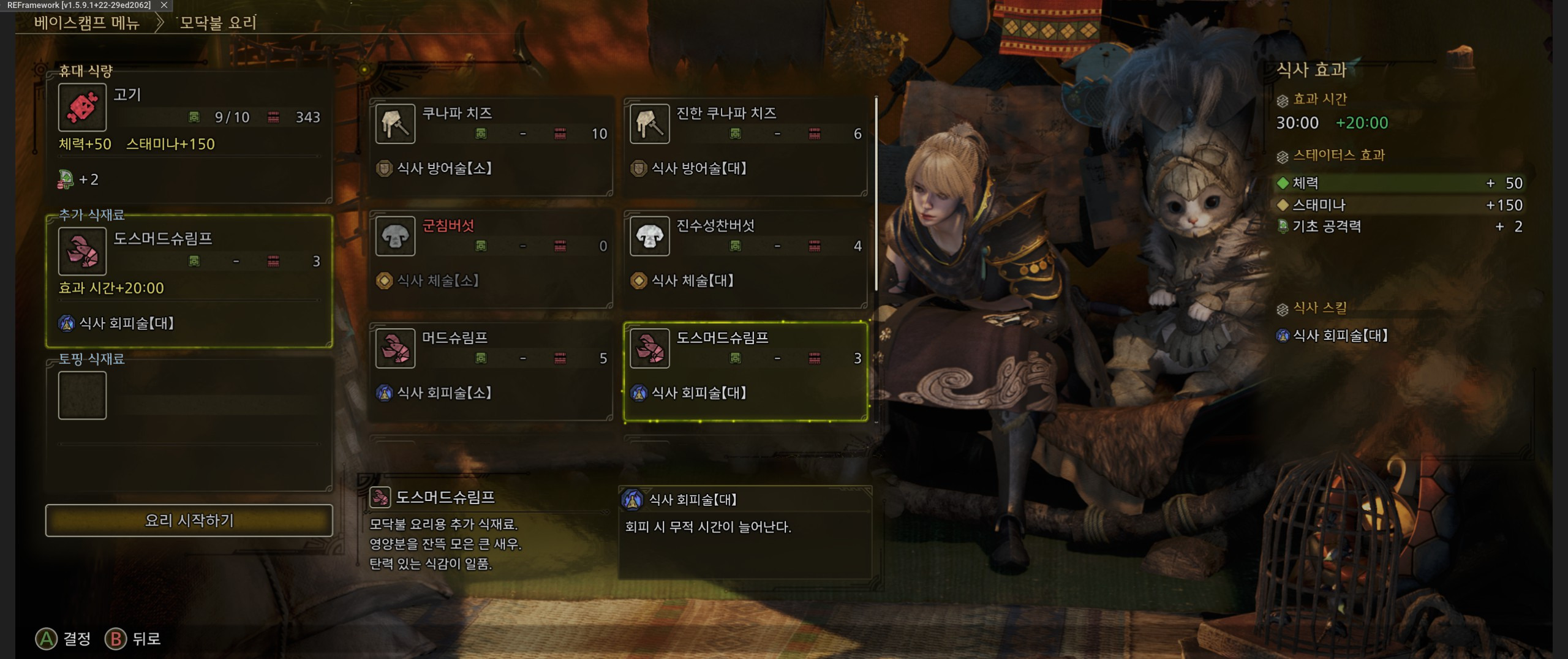Start cooking with 요리 시작하기 button
This screenshot has width=1568, height=659.
[x=189, y=521]
